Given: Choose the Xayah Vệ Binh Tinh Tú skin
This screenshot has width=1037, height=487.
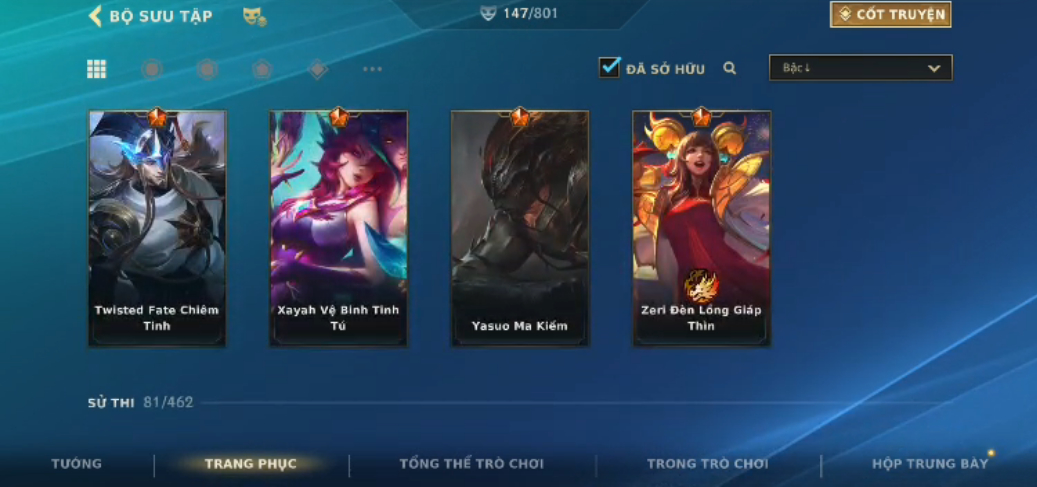Looking at the screenshot, I should (x=338, y=229).
